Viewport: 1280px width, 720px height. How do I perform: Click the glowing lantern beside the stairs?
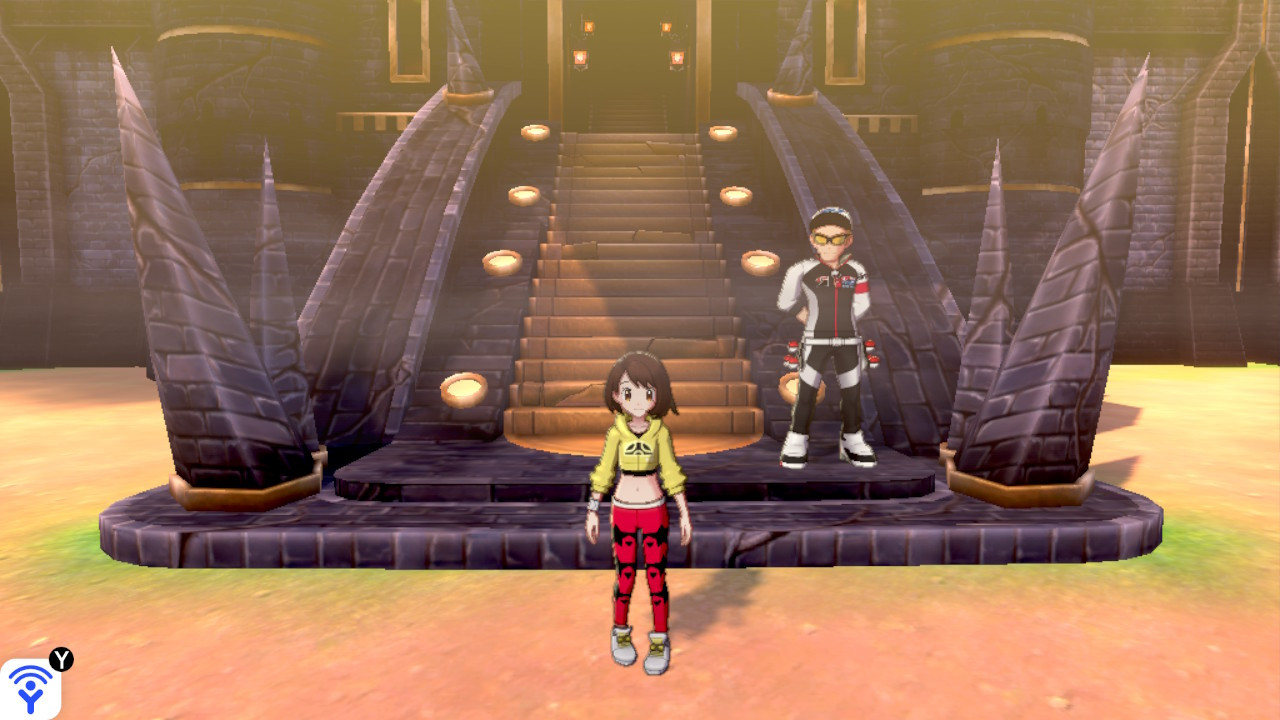(535, 132)
